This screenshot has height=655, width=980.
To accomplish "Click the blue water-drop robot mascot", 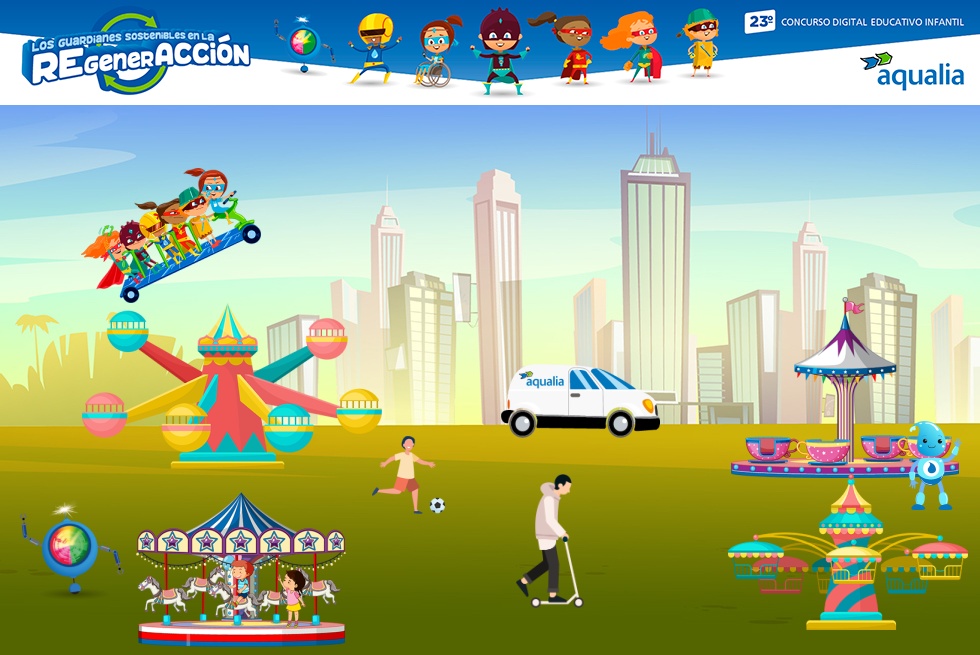I will click(x=930, y=464).
